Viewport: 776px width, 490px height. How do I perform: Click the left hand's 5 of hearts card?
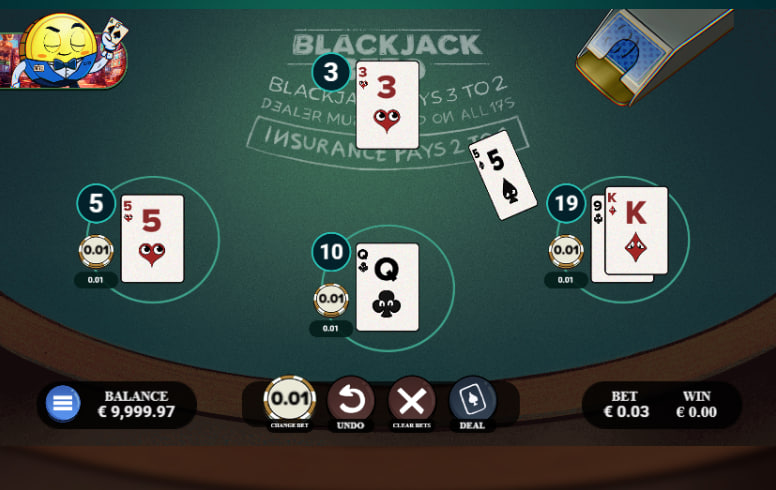(152, 238)
